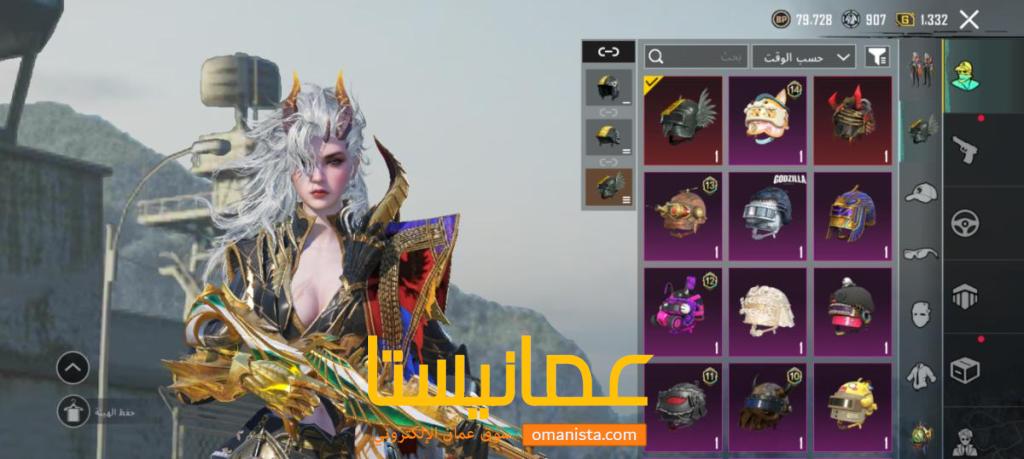Open the filter funnel button

[x=876, y=57]
